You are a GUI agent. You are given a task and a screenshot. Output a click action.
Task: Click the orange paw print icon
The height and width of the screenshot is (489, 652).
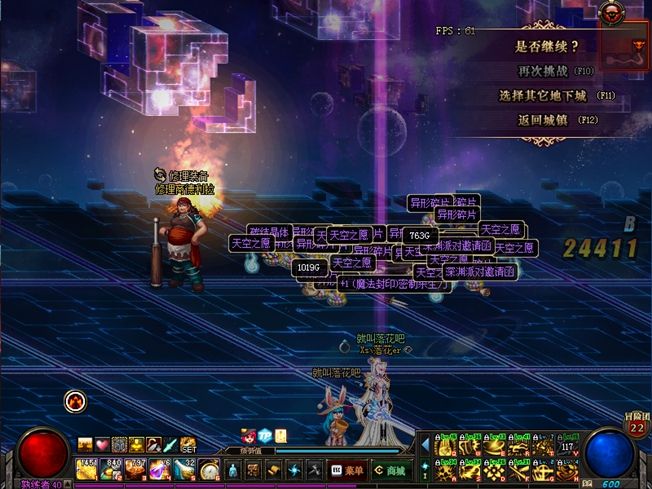click(x=76, y=402)
